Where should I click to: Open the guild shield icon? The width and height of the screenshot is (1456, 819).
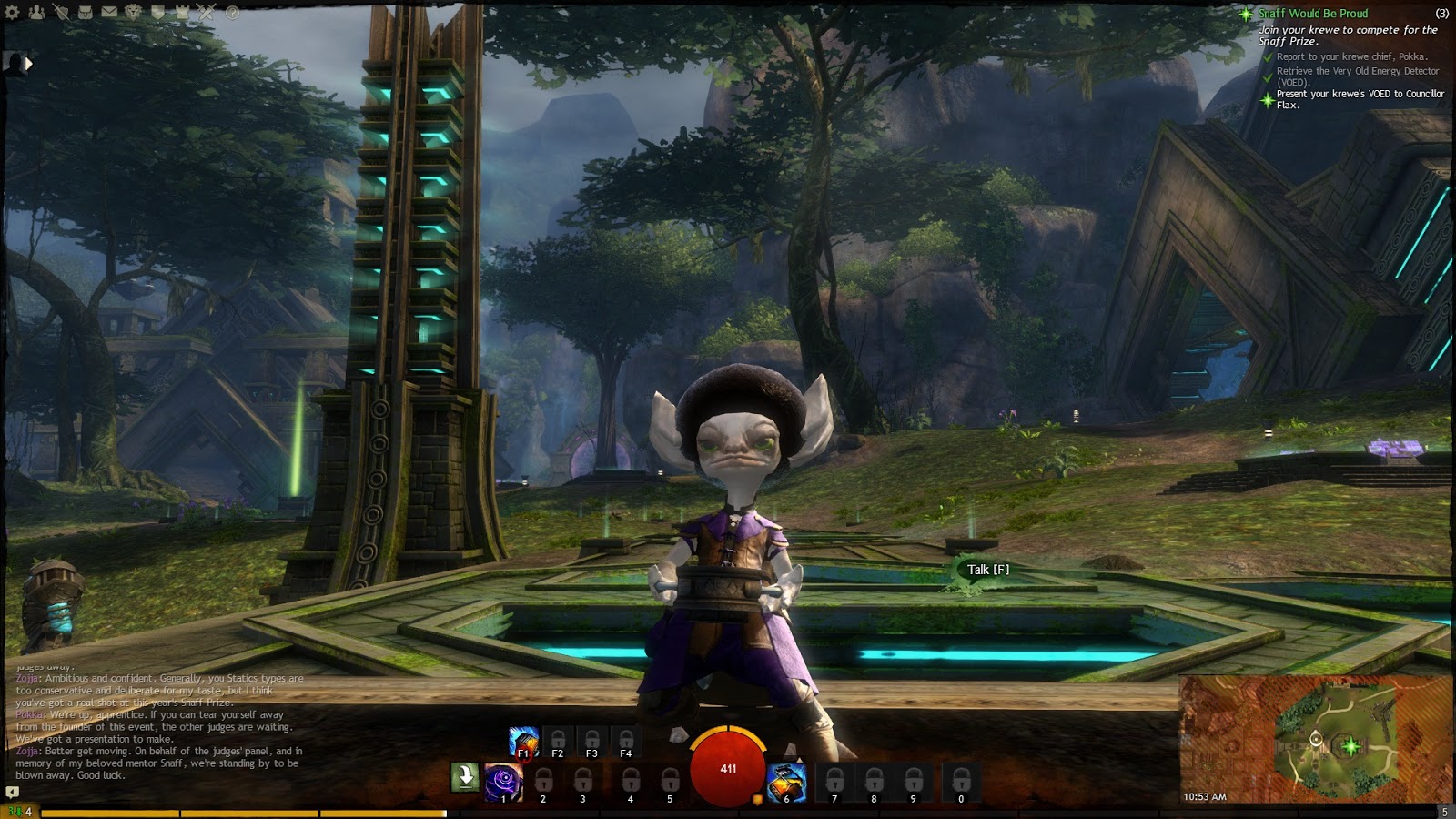pos(158,13)
